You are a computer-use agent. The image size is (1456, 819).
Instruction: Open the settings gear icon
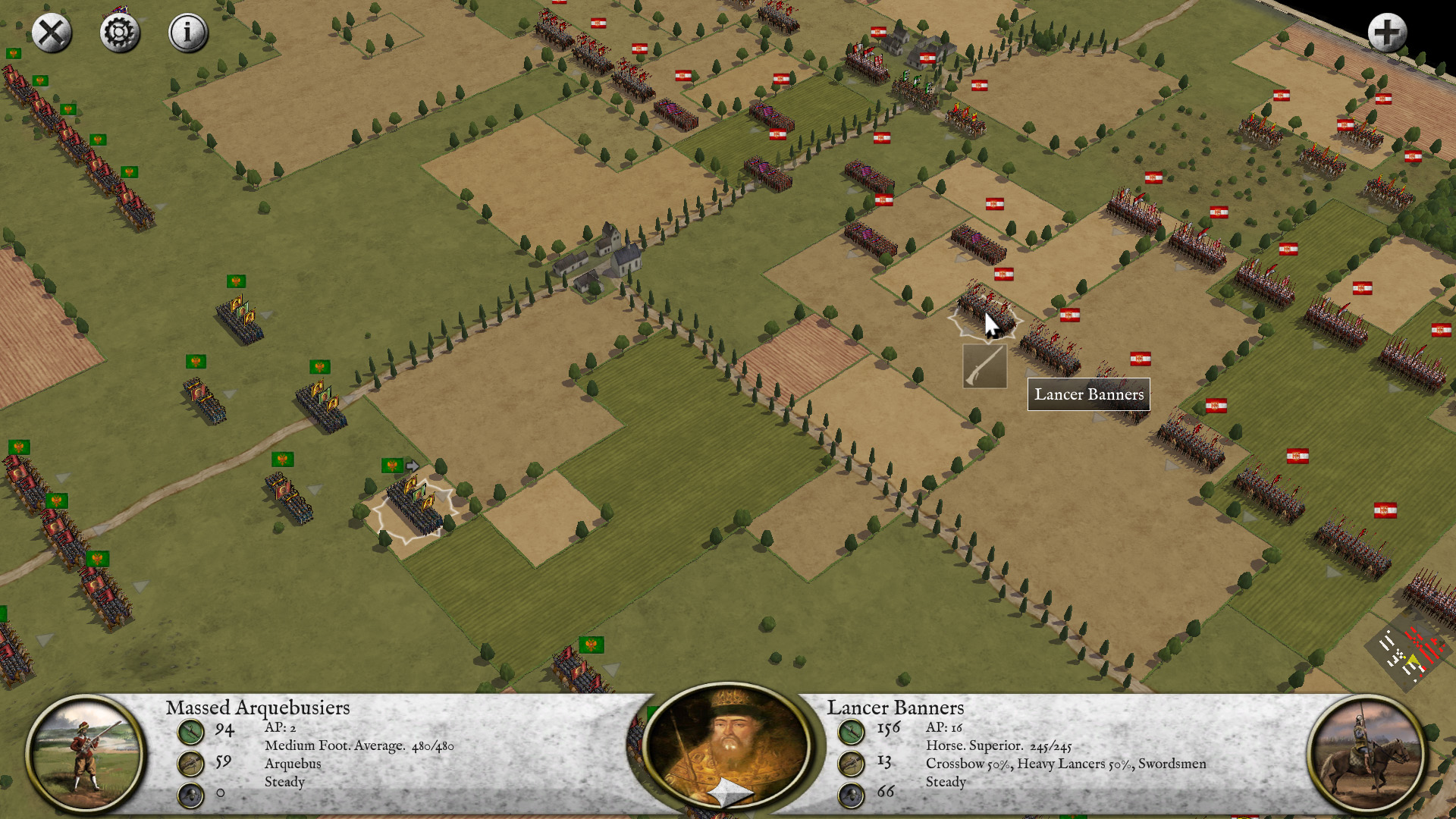[120, 32]
